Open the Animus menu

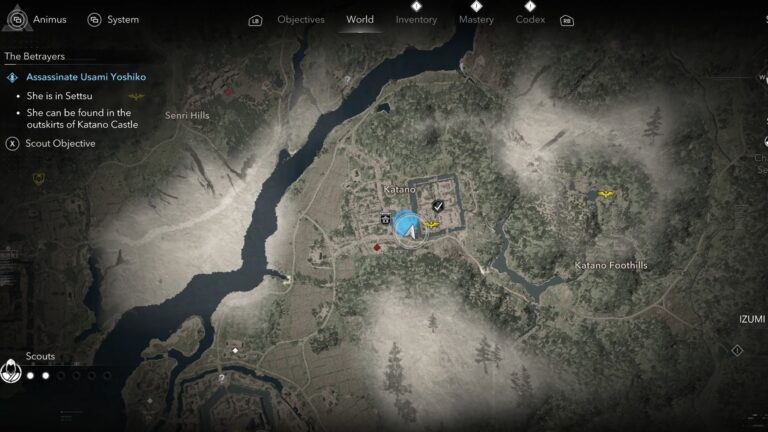(39, 19)
